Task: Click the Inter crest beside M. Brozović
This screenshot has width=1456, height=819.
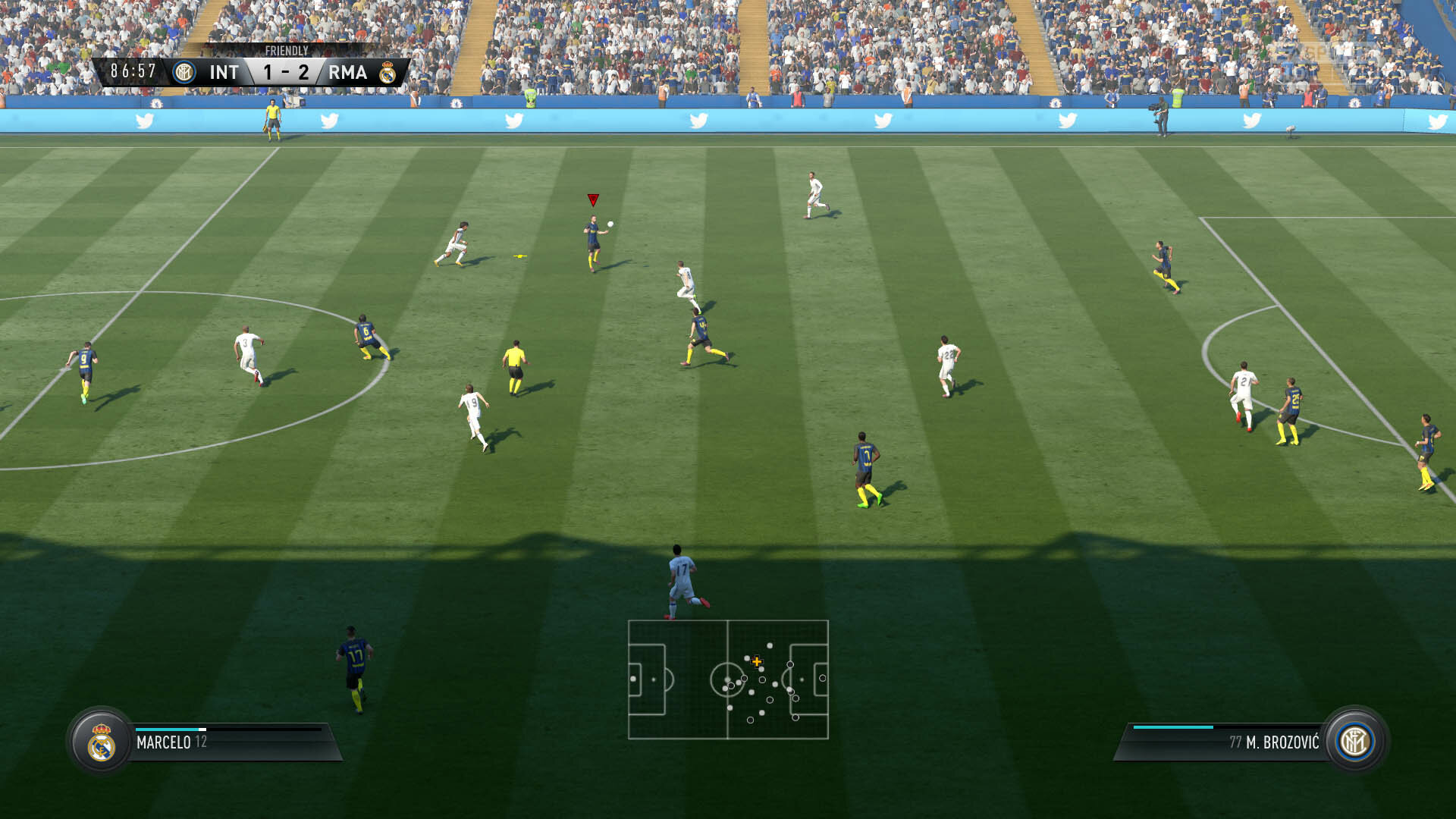Action: [1355, 742]
